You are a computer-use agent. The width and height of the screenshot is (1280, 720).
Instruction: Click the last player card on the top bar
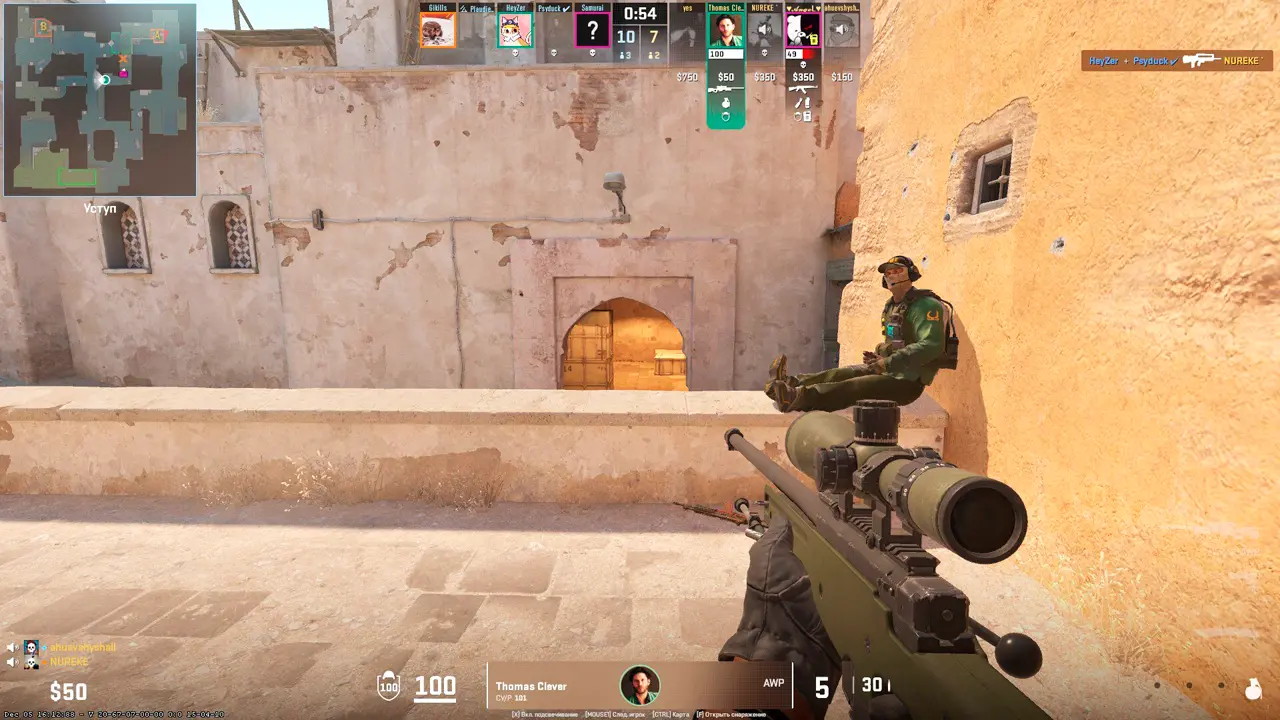(842, 30)
